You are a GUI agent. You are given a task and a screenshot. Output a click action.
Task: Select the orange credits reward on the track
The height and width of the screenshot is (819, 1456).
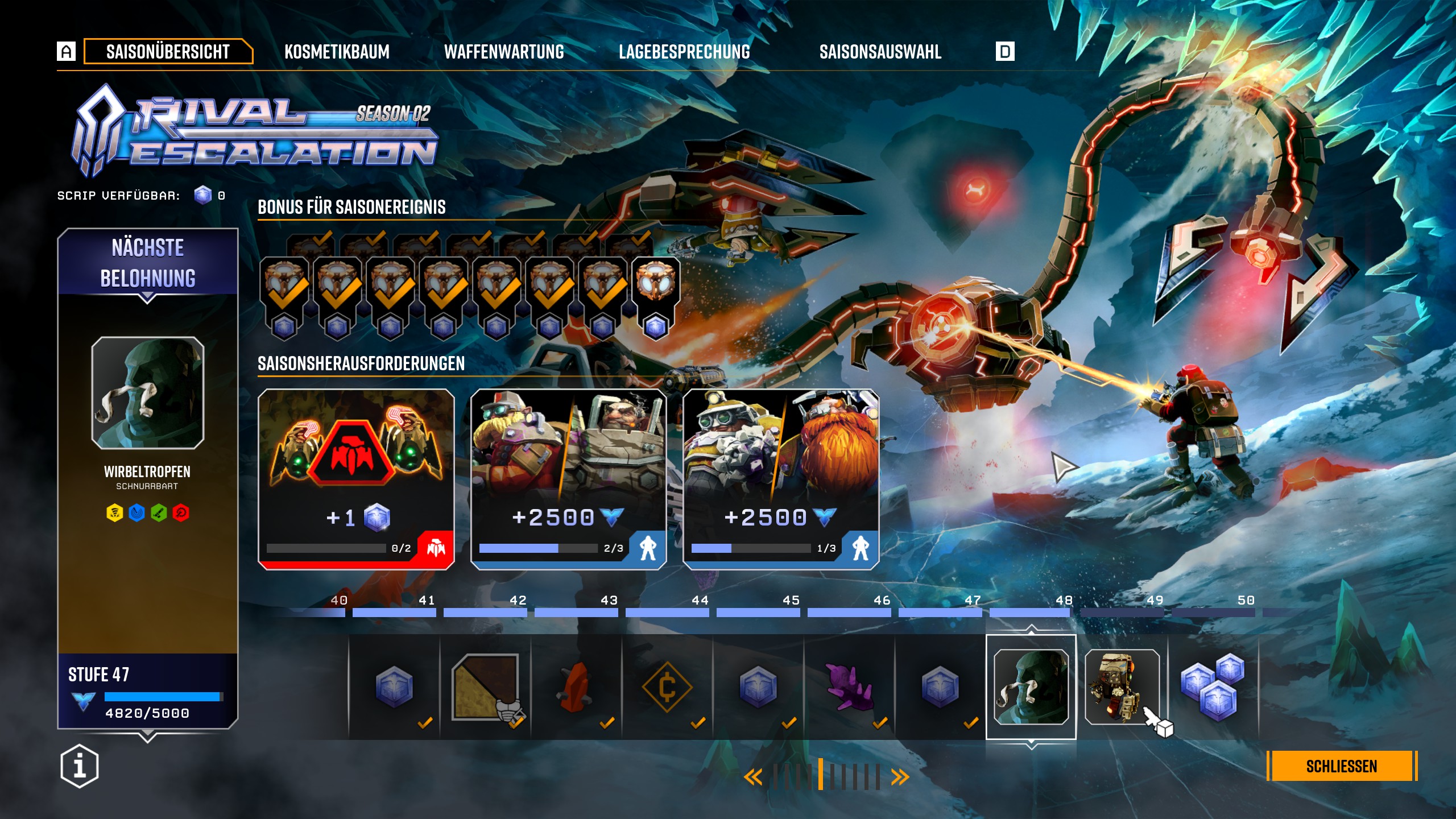tap(667, 686)
